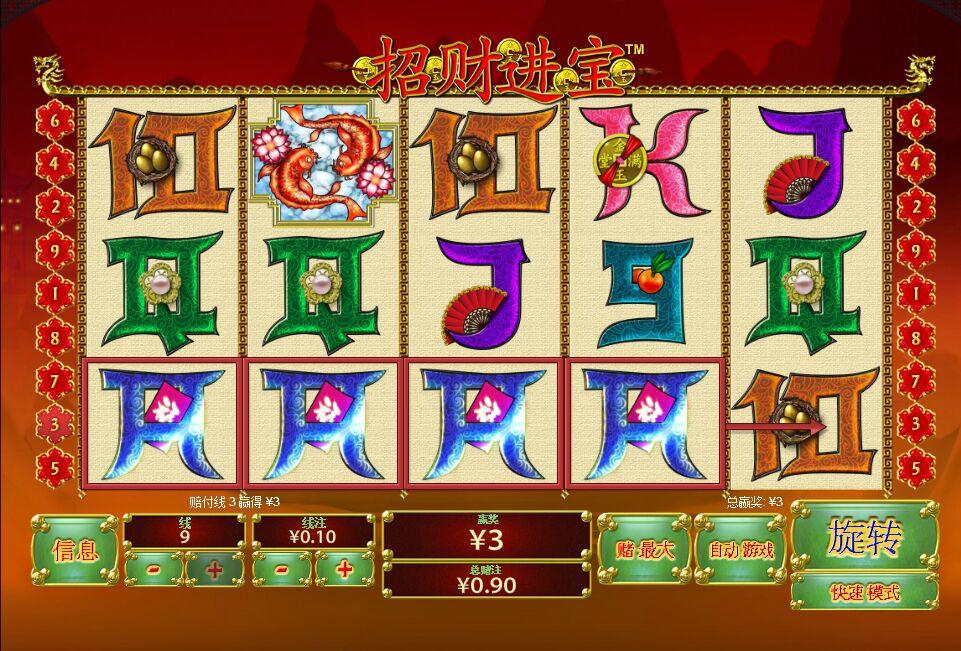Start 自动游戏 auto play

(x=740, y=548)
